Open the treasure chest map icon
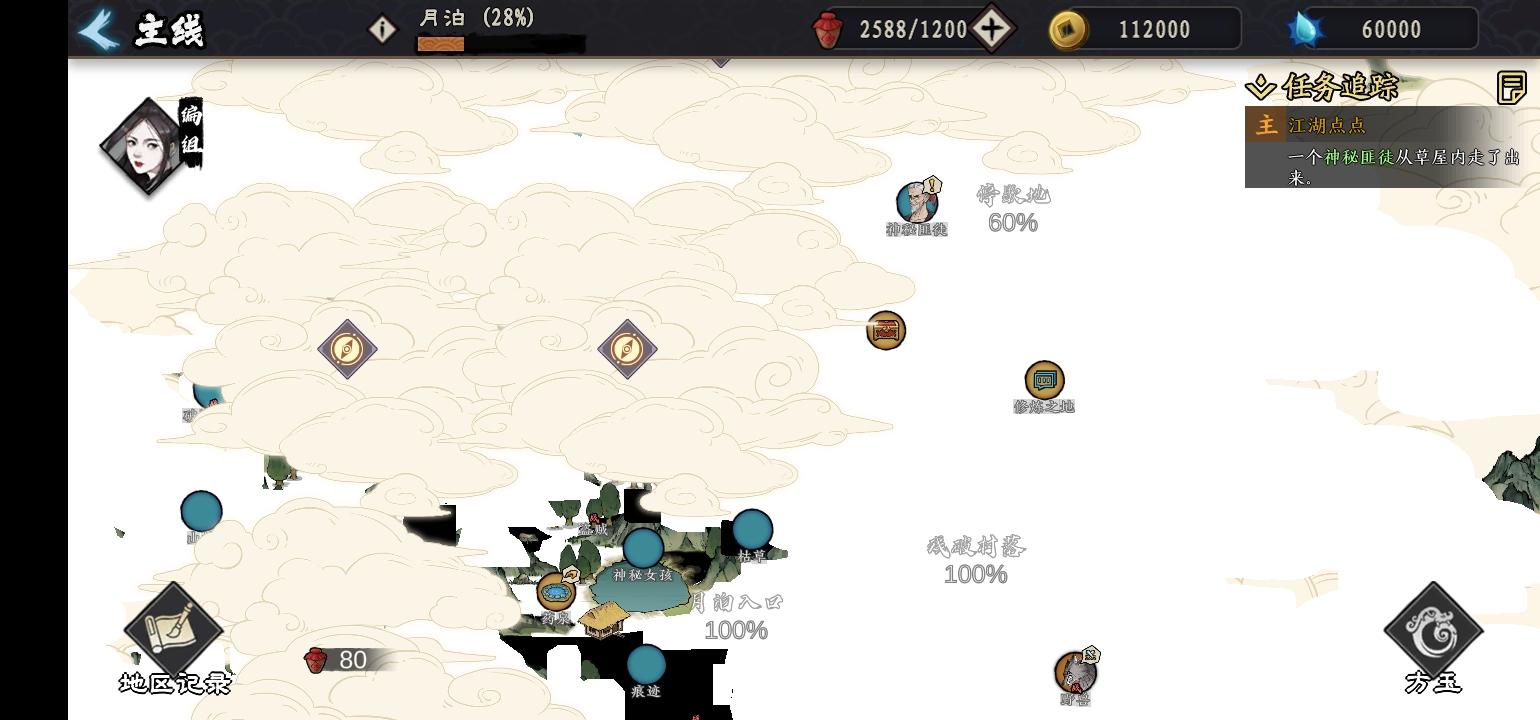 [x=884, y=330]
